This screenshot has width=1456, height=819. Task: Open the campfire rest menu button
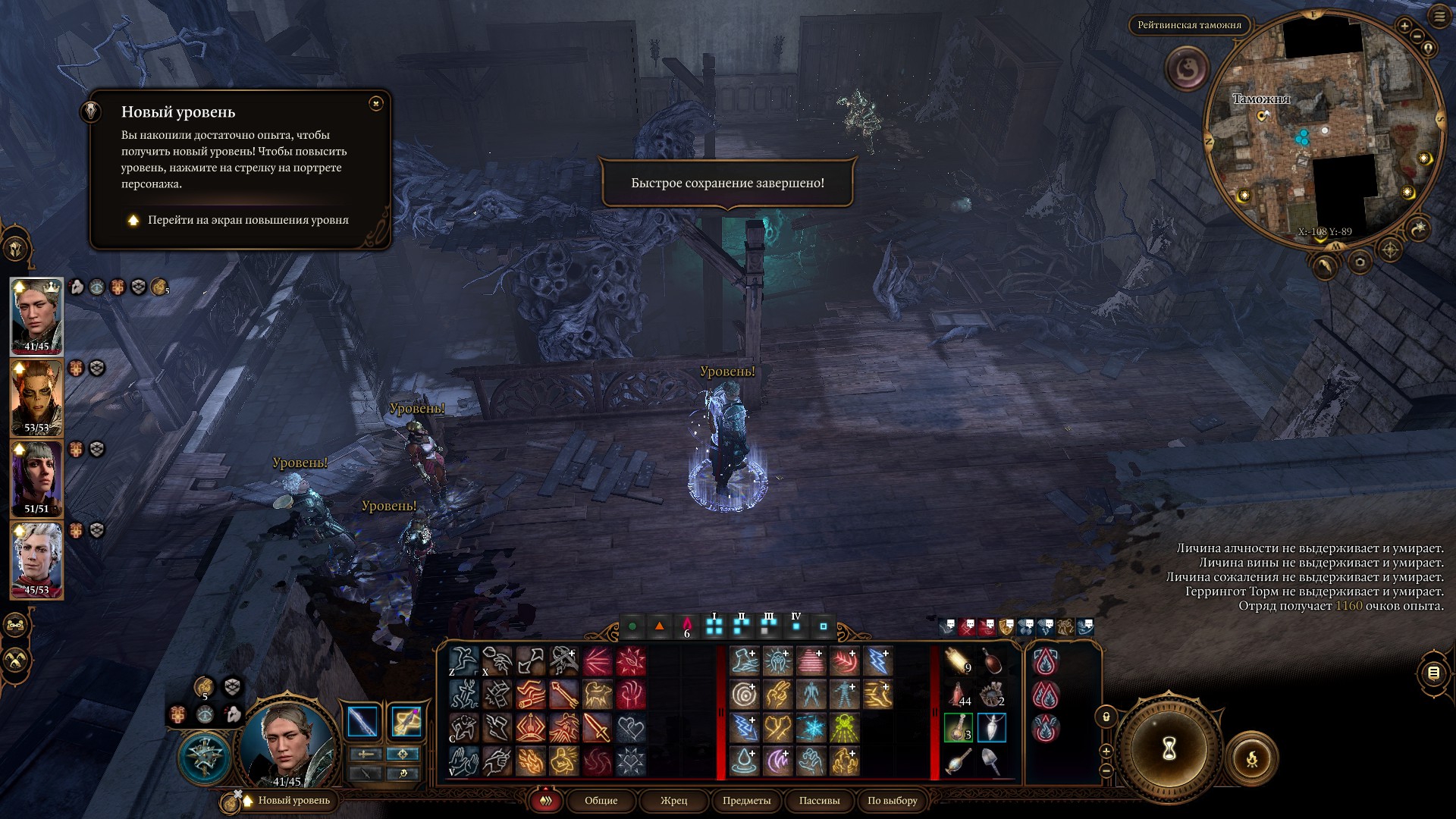point(1251,758)
